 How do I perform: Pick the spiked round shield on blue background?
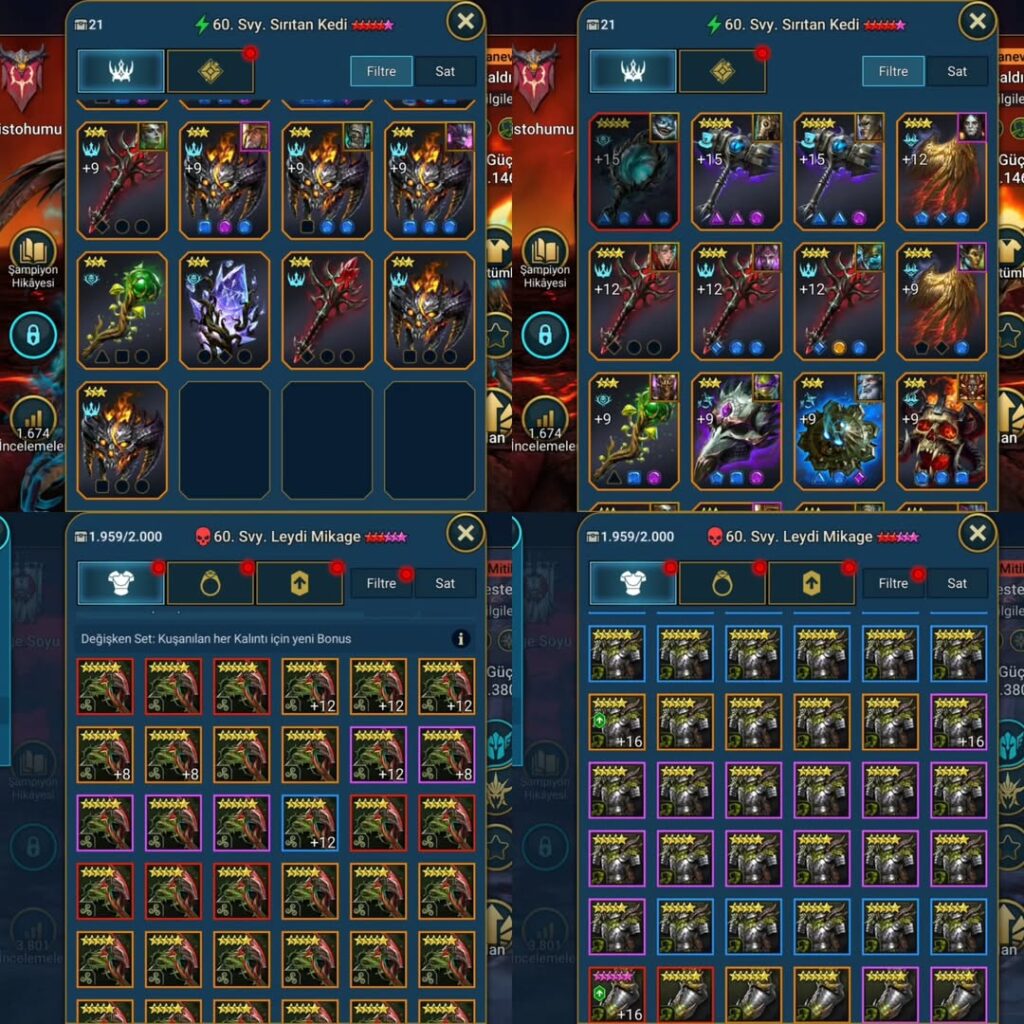pos(839,430)
